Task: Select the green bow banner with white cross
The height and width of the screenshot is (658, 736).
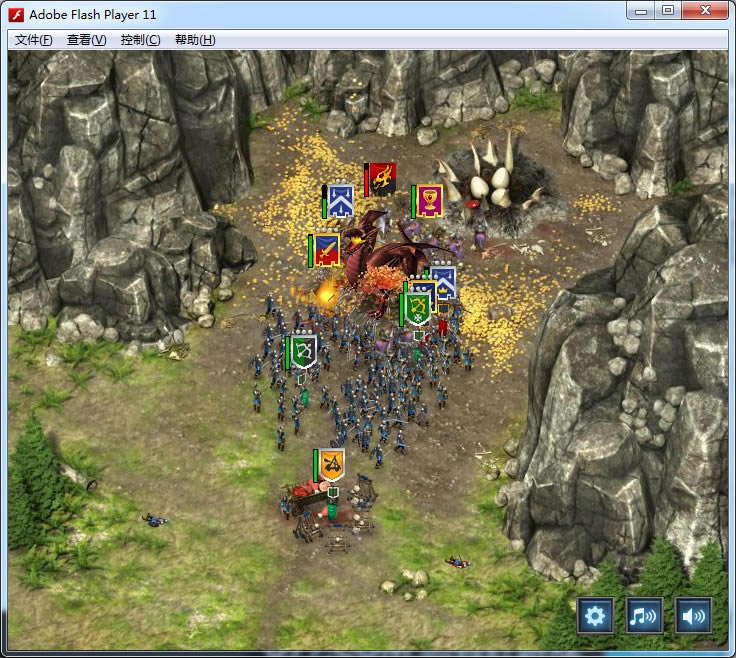Action: pyautogui.click(x=419, y=308)
